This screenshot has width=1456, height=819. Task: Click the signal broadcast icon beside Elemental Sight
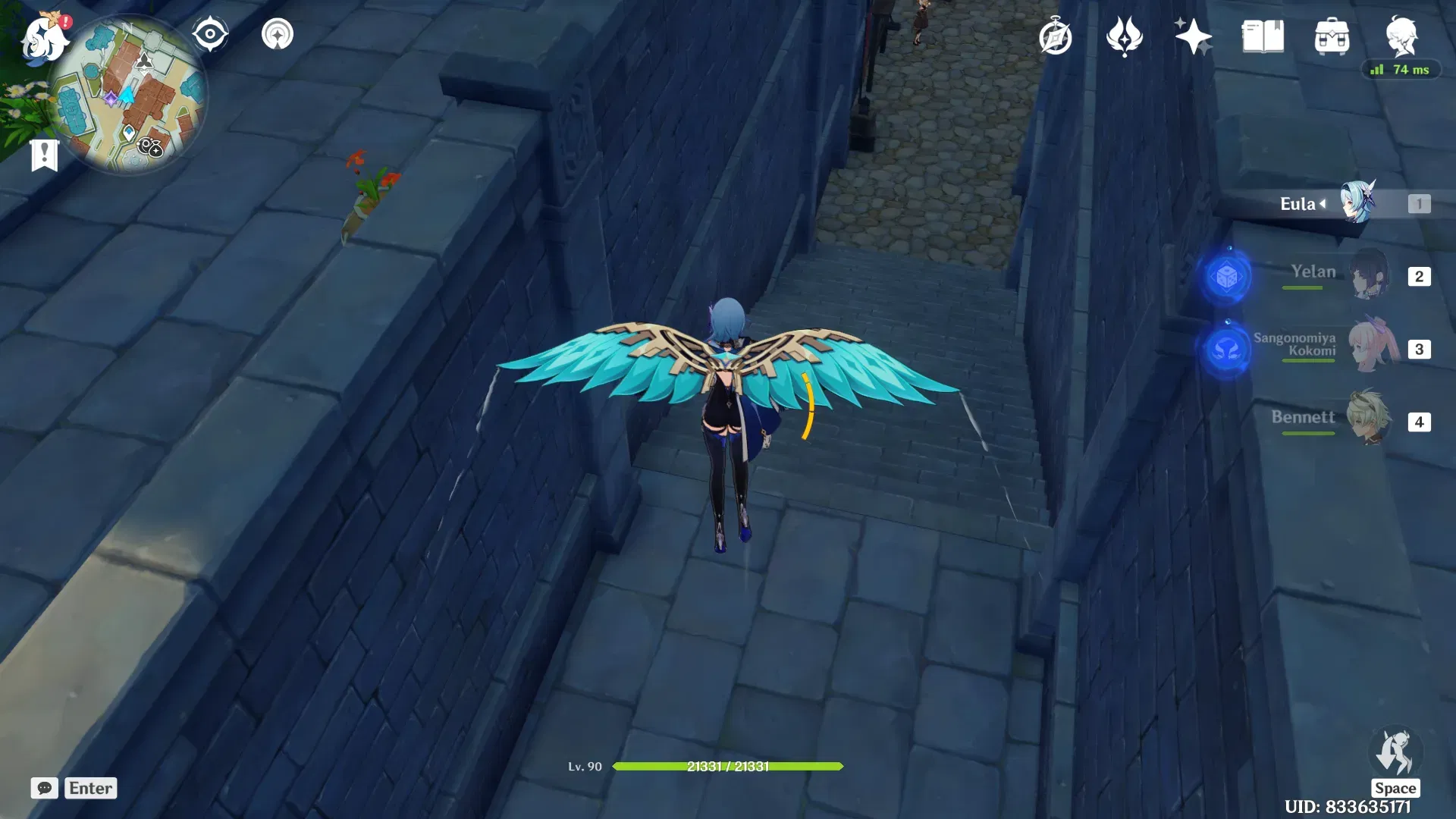276,33
